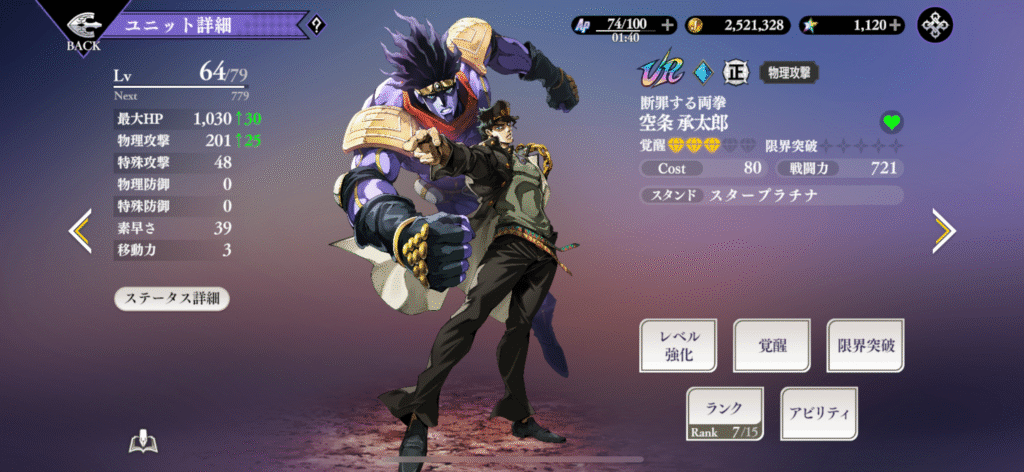Image resolution: width=1024 pixels, height=472 pixels.
Task: Switch to previous unit with left arrow
Action: [80, 231]
